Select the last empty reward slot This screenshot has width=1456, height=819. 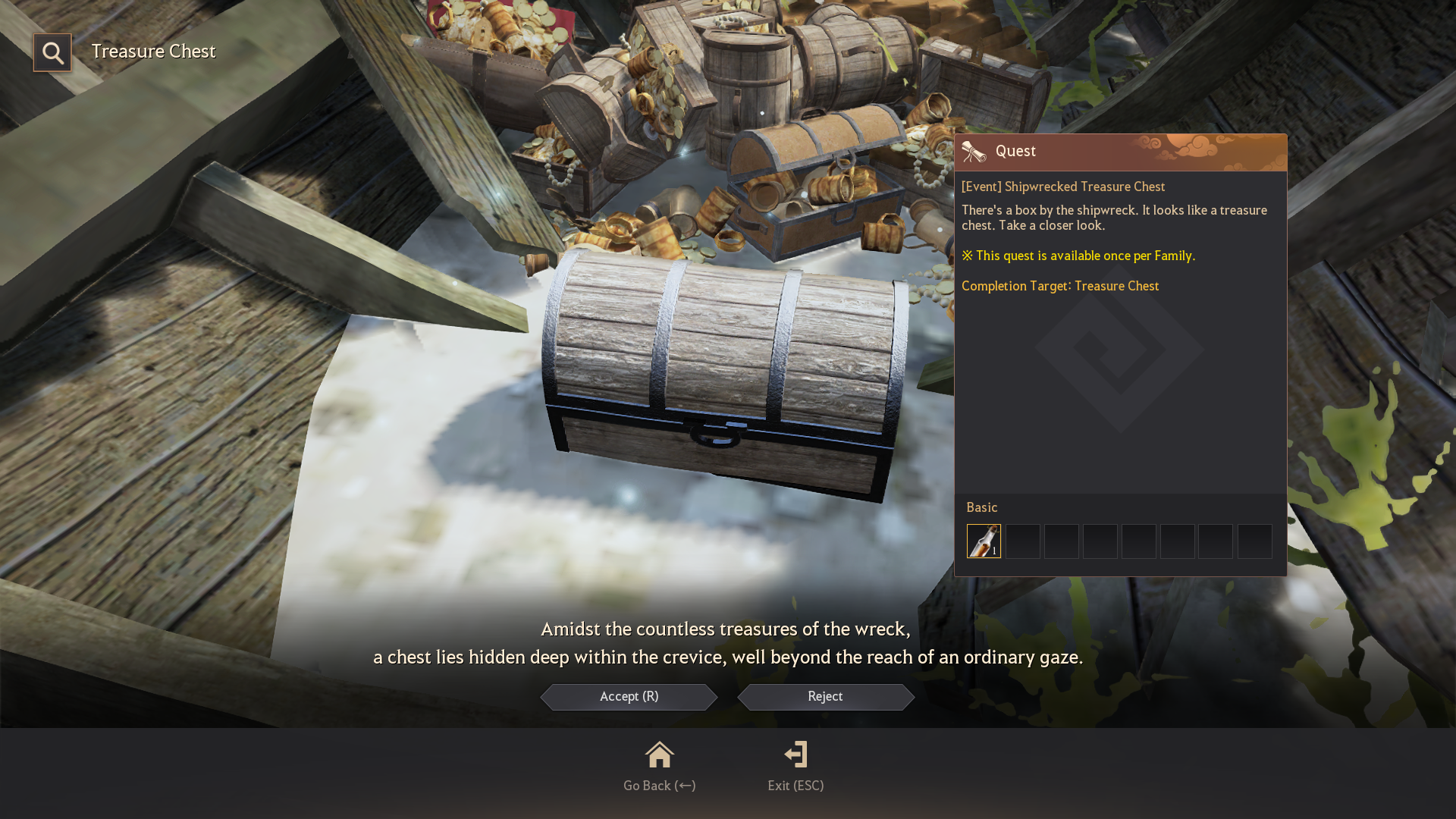[1254, 541]
